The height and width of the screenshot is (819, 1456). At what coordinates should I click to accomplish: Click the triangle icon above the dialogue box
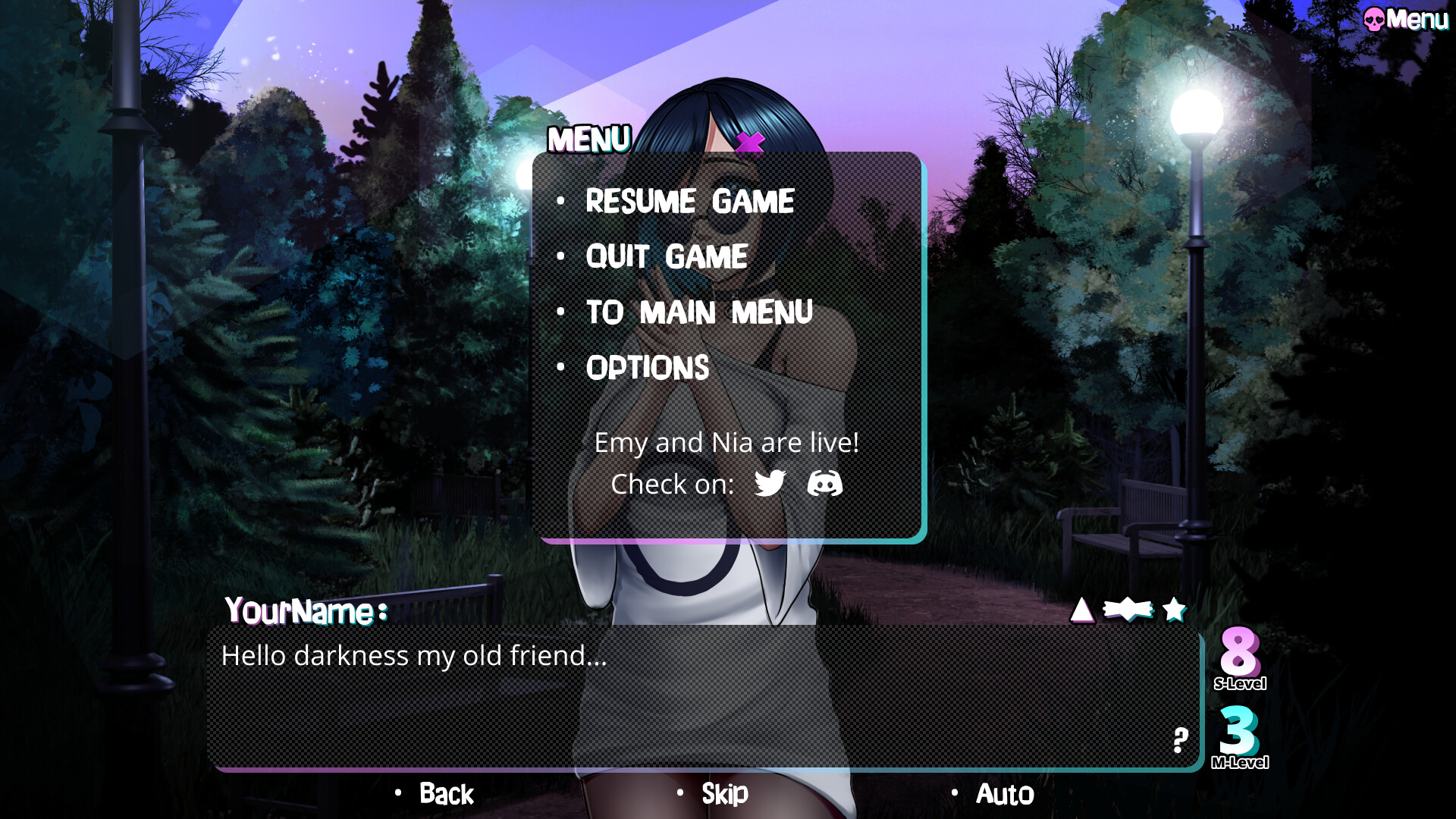point(1081,610)
